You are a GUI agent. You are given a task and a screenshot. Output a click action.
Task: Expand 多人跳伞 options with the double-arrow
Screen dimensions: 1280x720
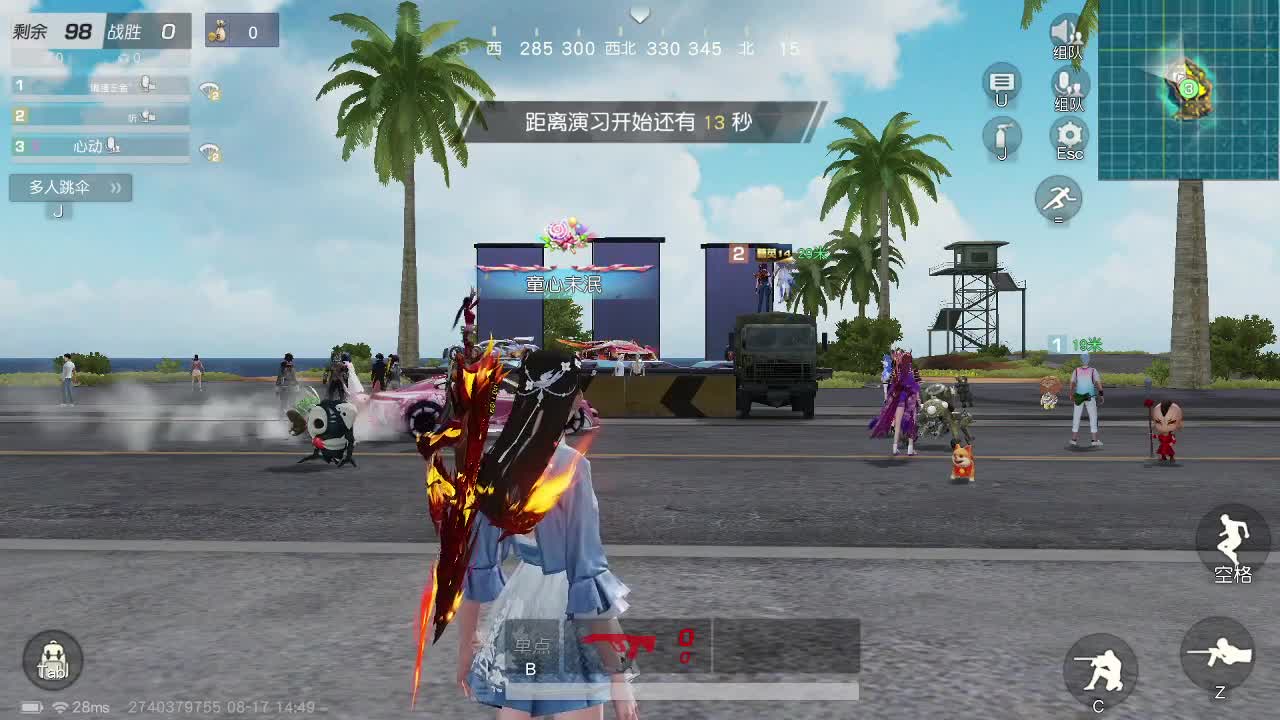[113, 188]
